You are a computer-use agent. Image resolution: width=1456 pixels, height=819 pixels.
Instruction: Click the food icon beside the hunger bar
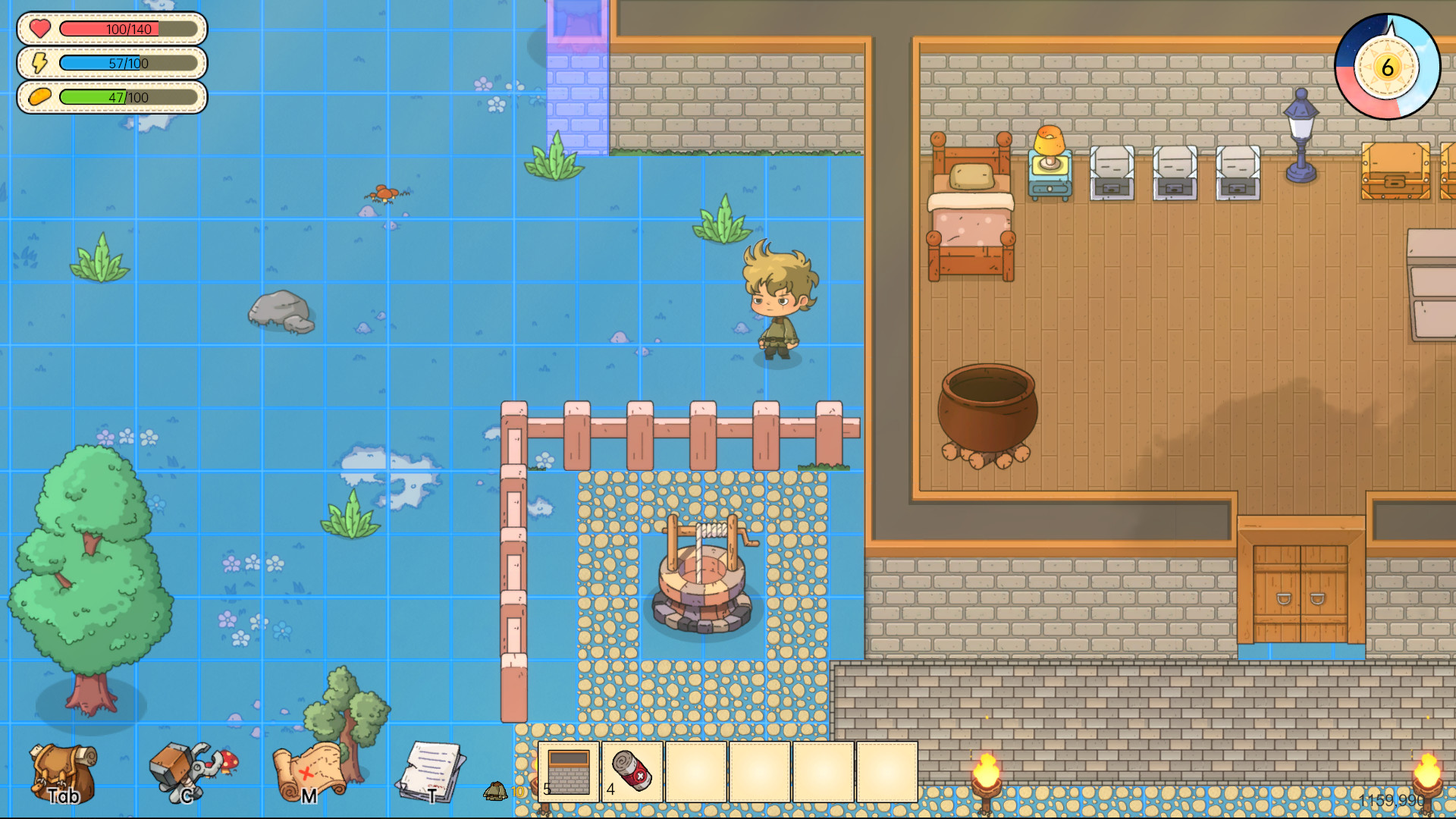39,97
